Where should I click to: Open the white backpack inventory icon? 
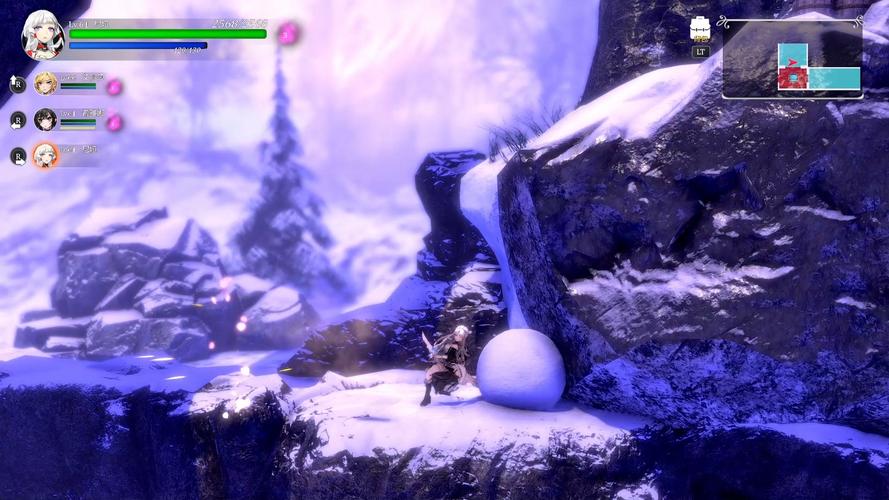point(701,30)
